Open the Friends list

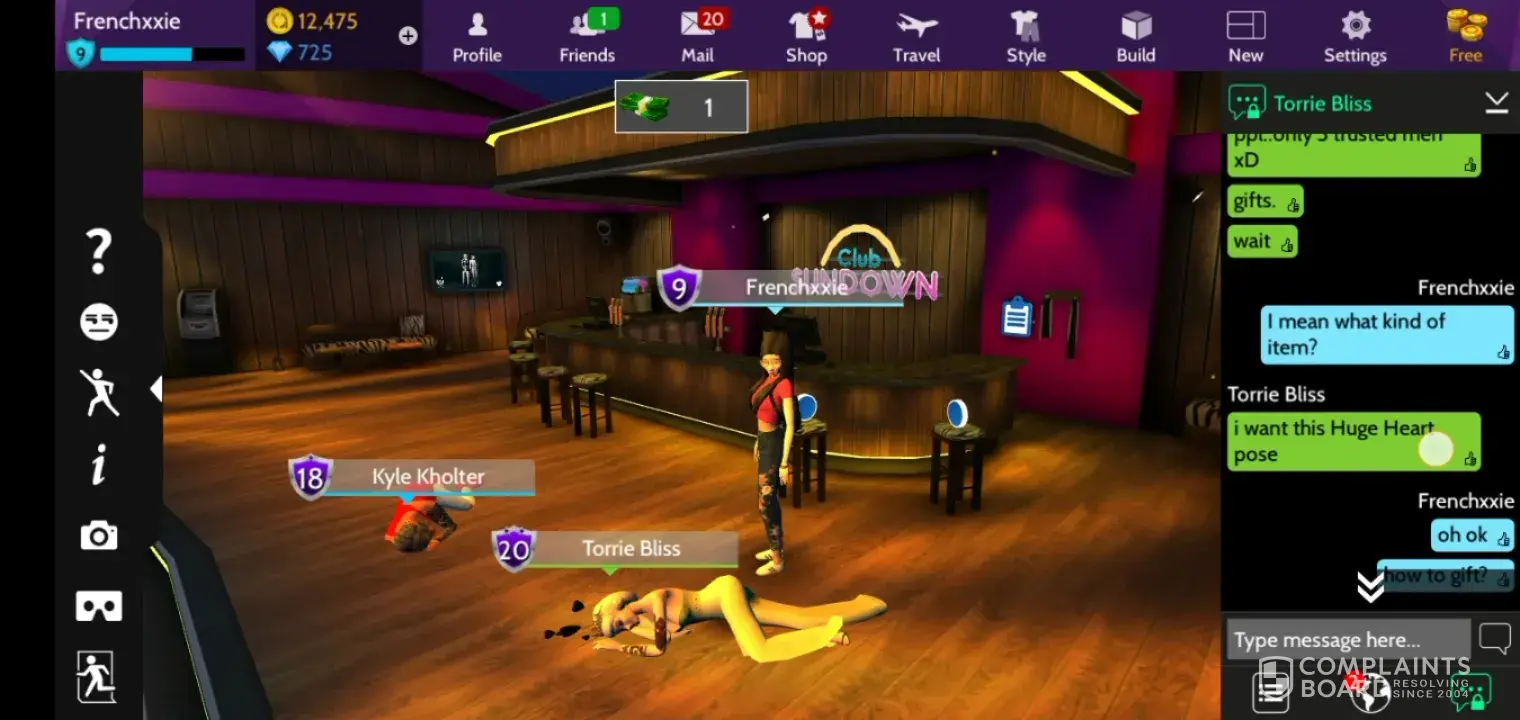pos(587,36)
